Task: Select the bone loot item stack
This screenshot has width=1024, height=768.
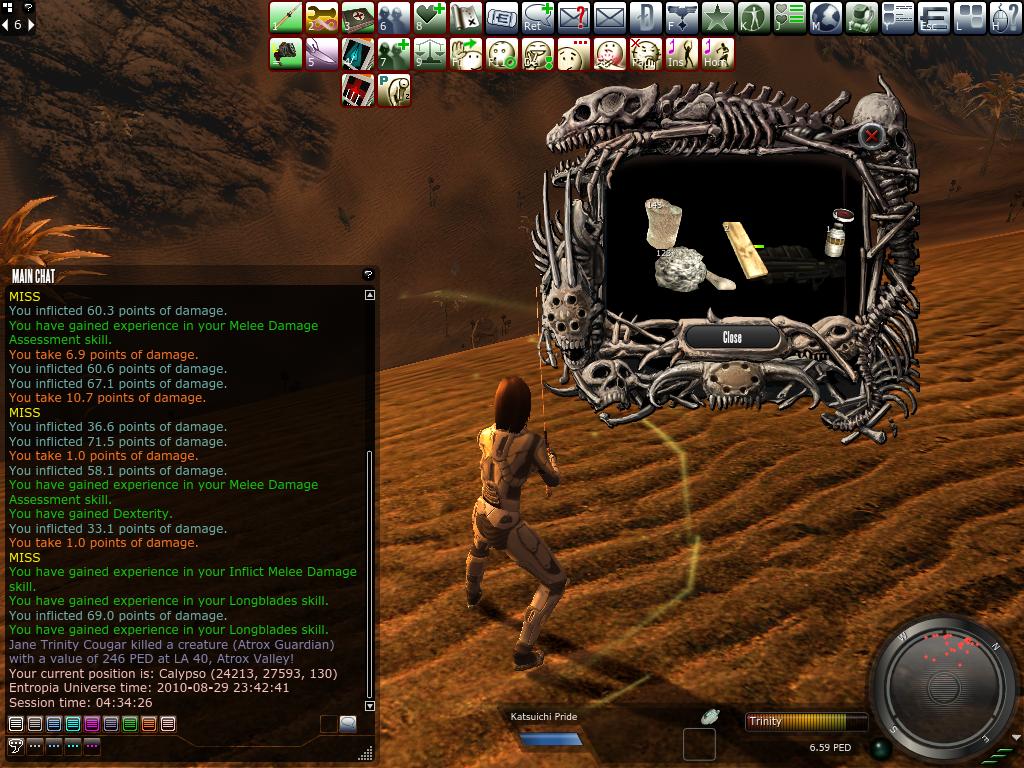Action: [x=662, y=224]
